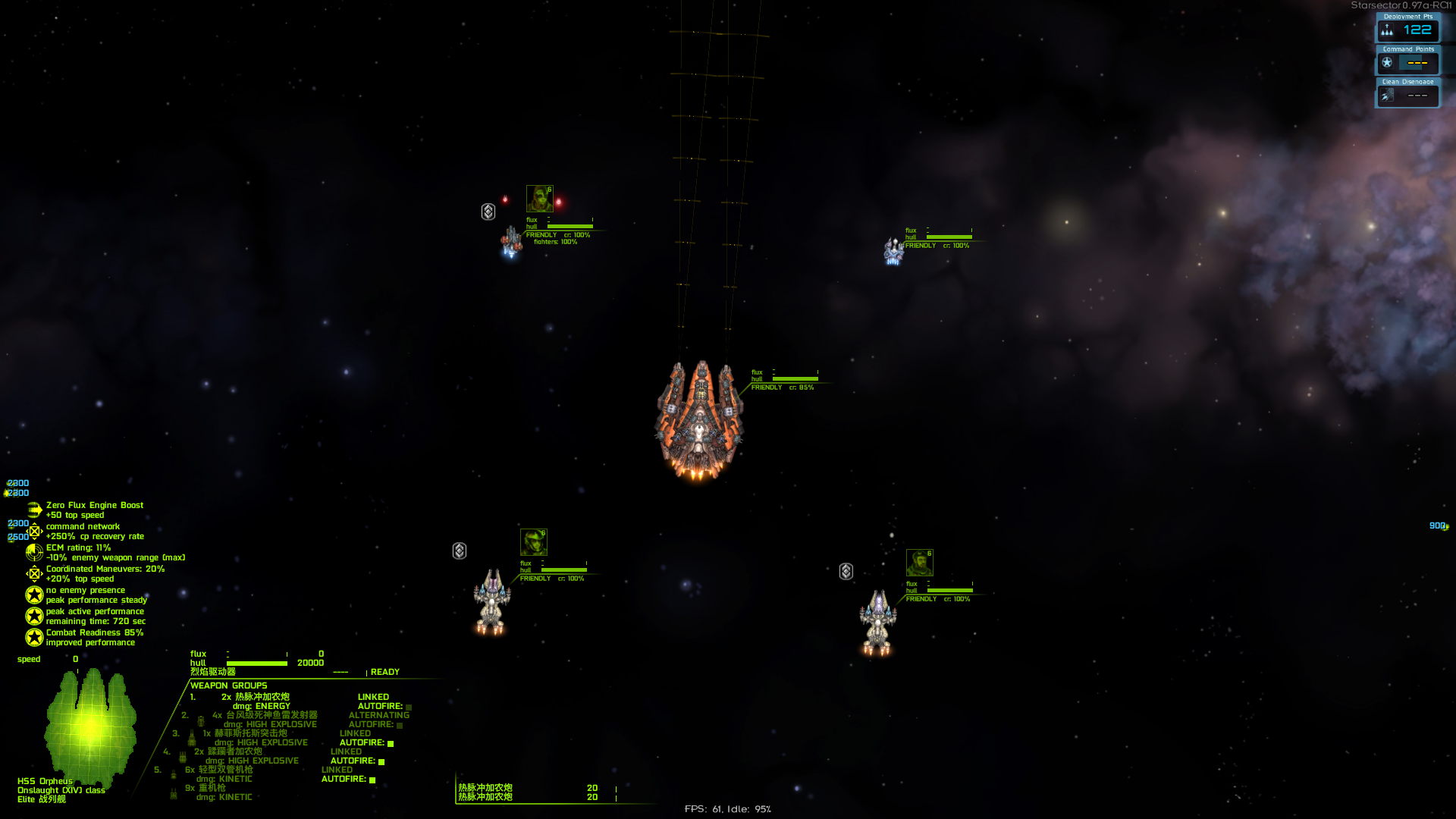
Task: Select the Combat Readiness 85% star icon
Action: click(34, 637)
